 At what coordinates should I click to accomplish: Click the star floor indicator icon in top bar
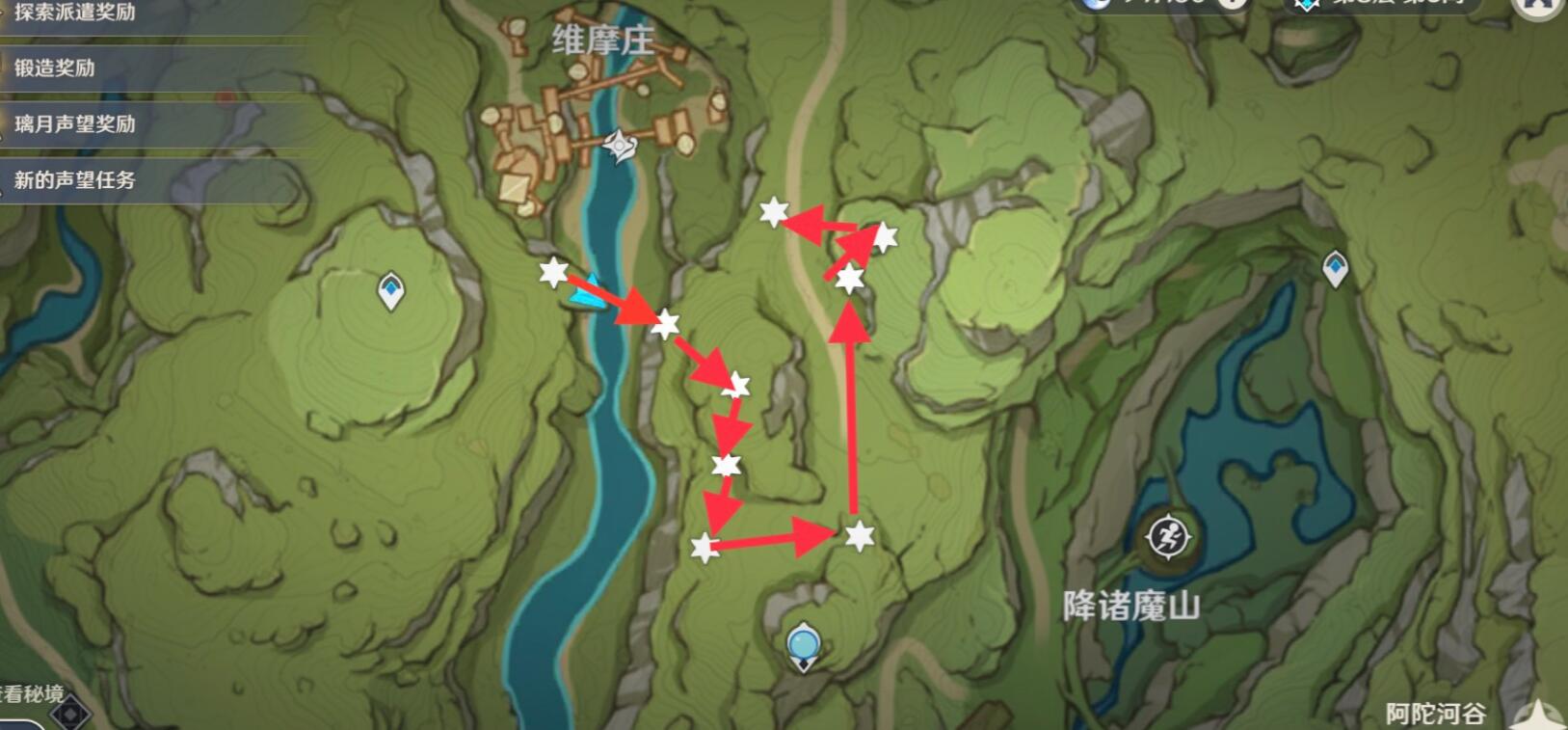click(x=1308, y=5)
